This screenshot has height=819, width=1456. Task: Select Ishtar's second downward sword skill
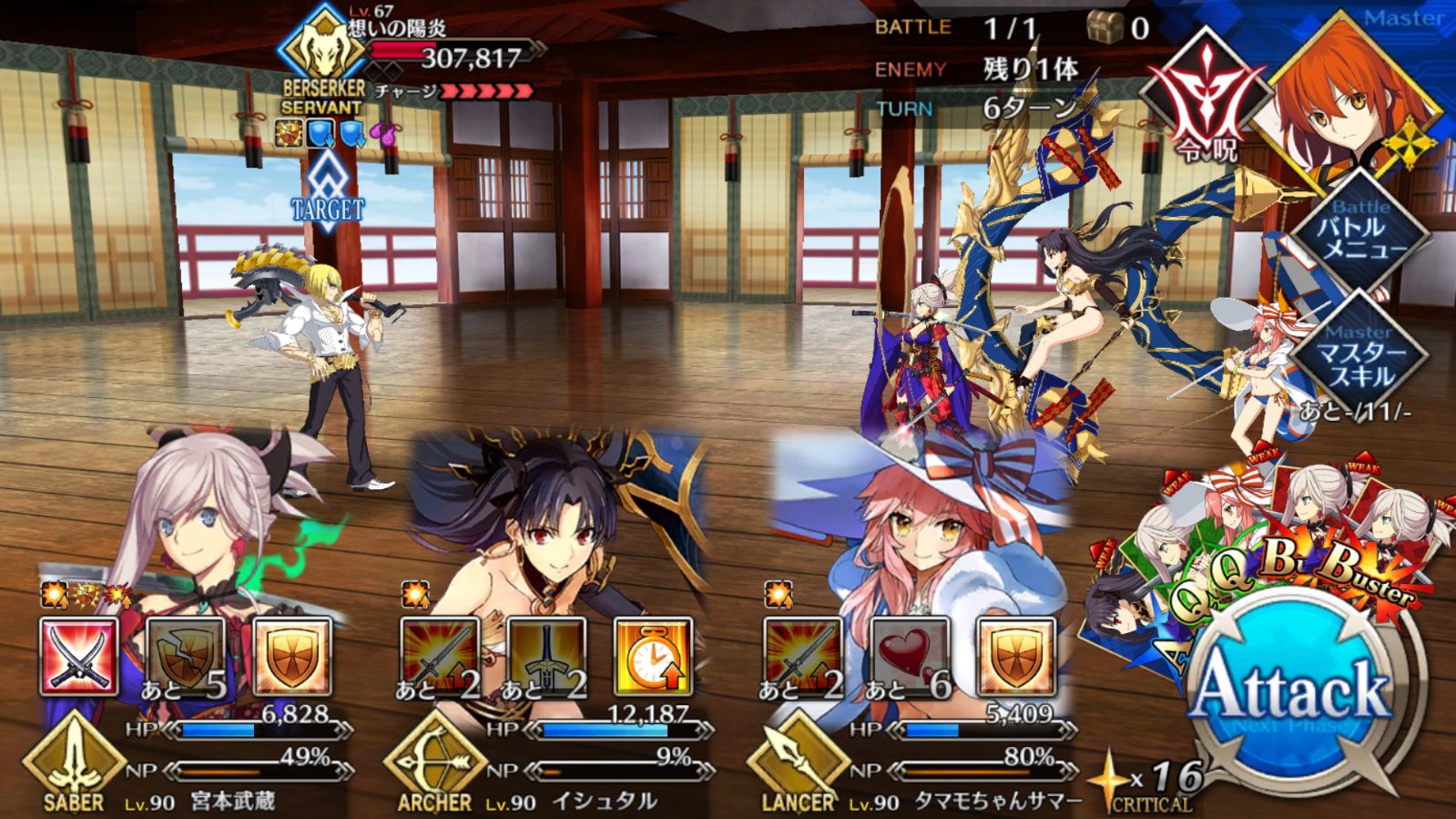pyautogui.click(x=546, y=656)
